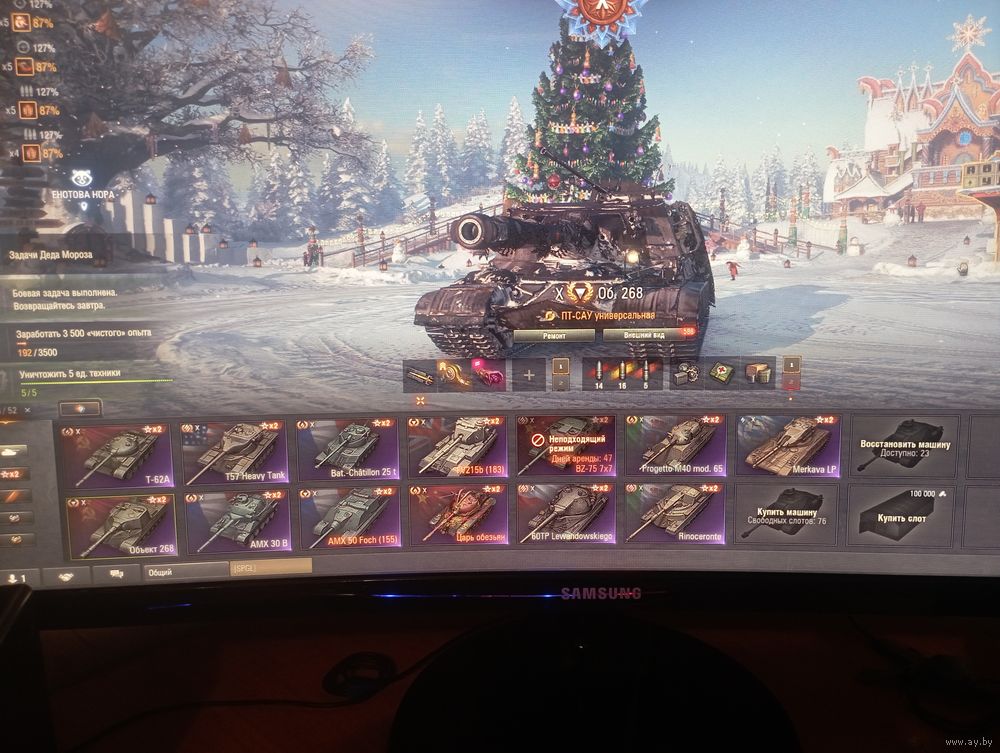Choose the Rinoceronte tank card
This screenshot has height=753, width=1000.
[x=674, y=513]
